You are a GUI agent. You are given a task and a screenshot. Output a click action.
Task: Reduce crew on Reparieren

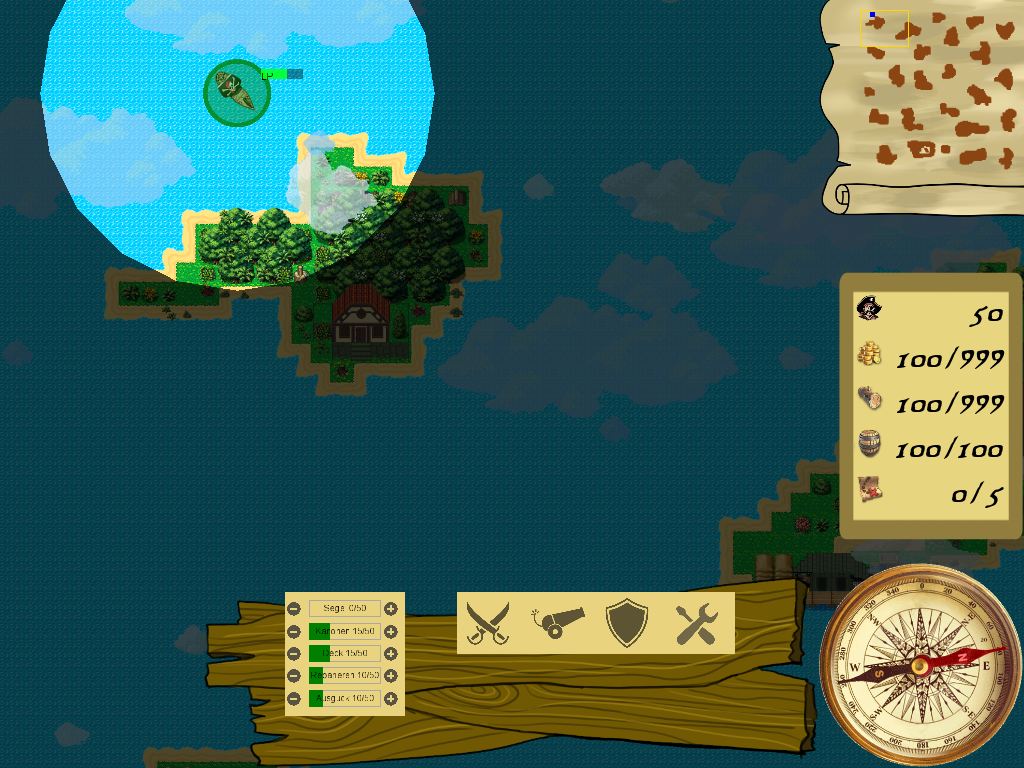tap(293, 676)
